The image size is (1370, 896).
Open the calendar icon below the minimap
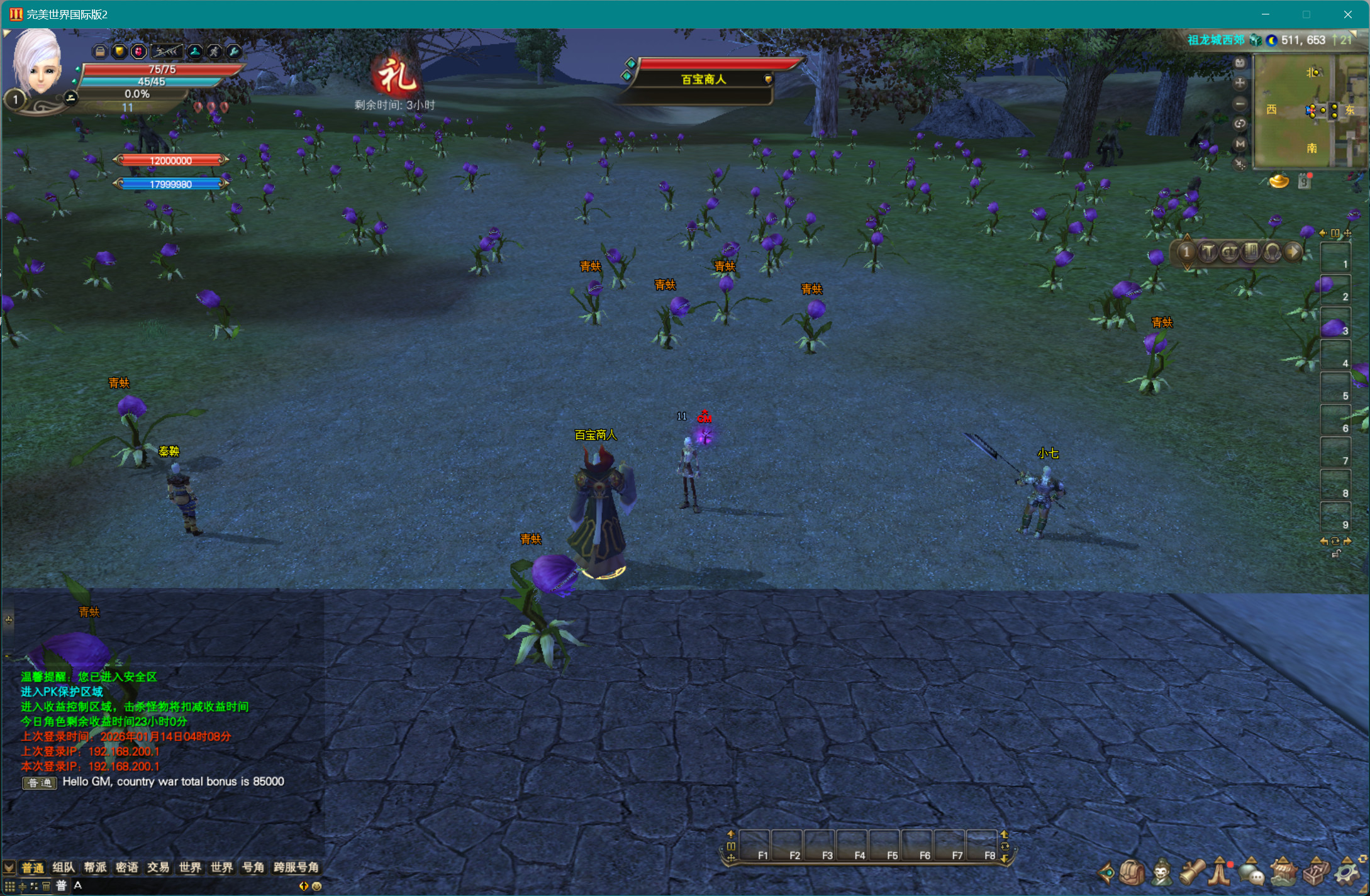(x=1305, y=182)
